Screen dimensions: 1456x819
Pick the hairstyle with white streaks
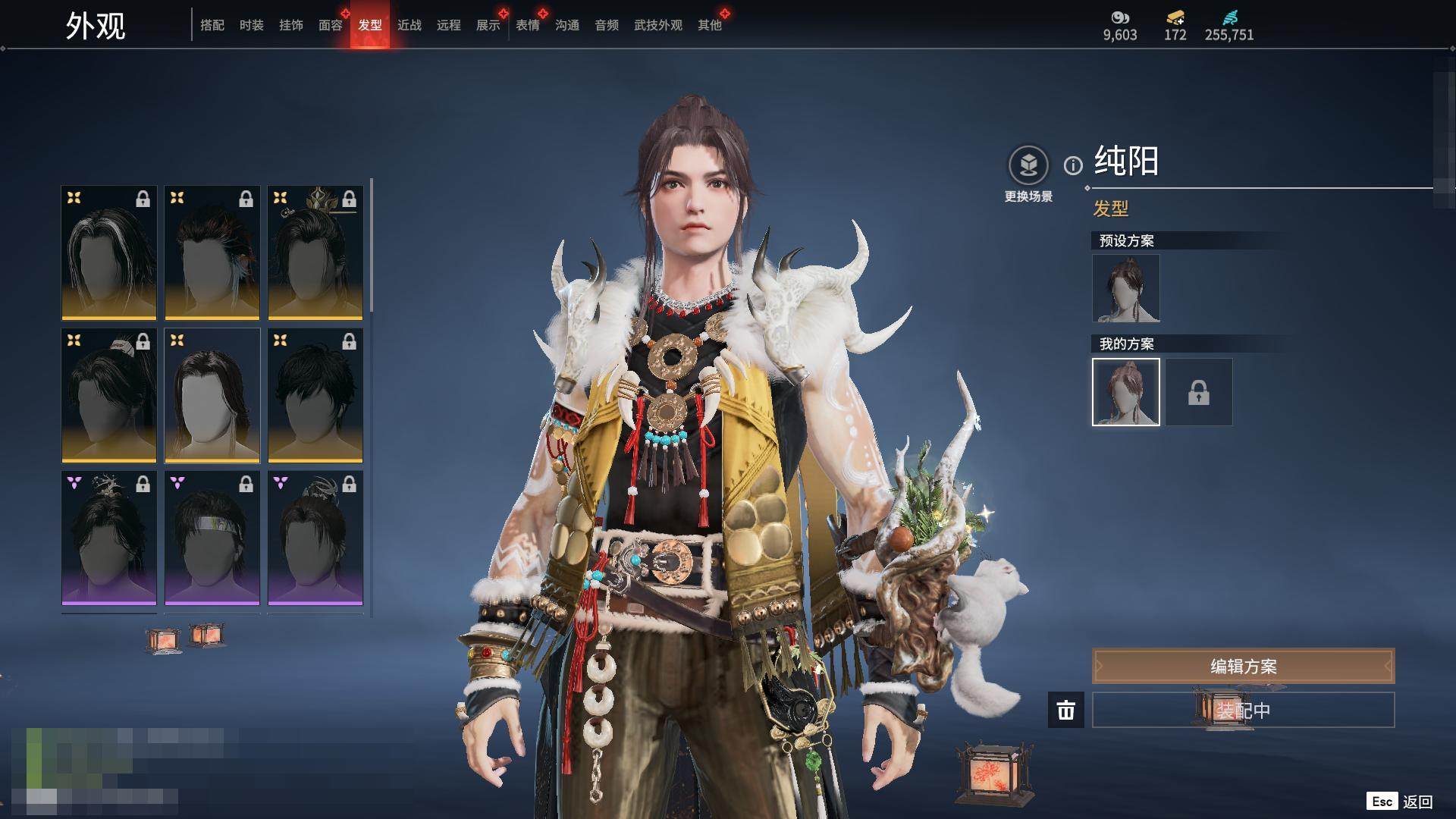click(x=109, y=253)
